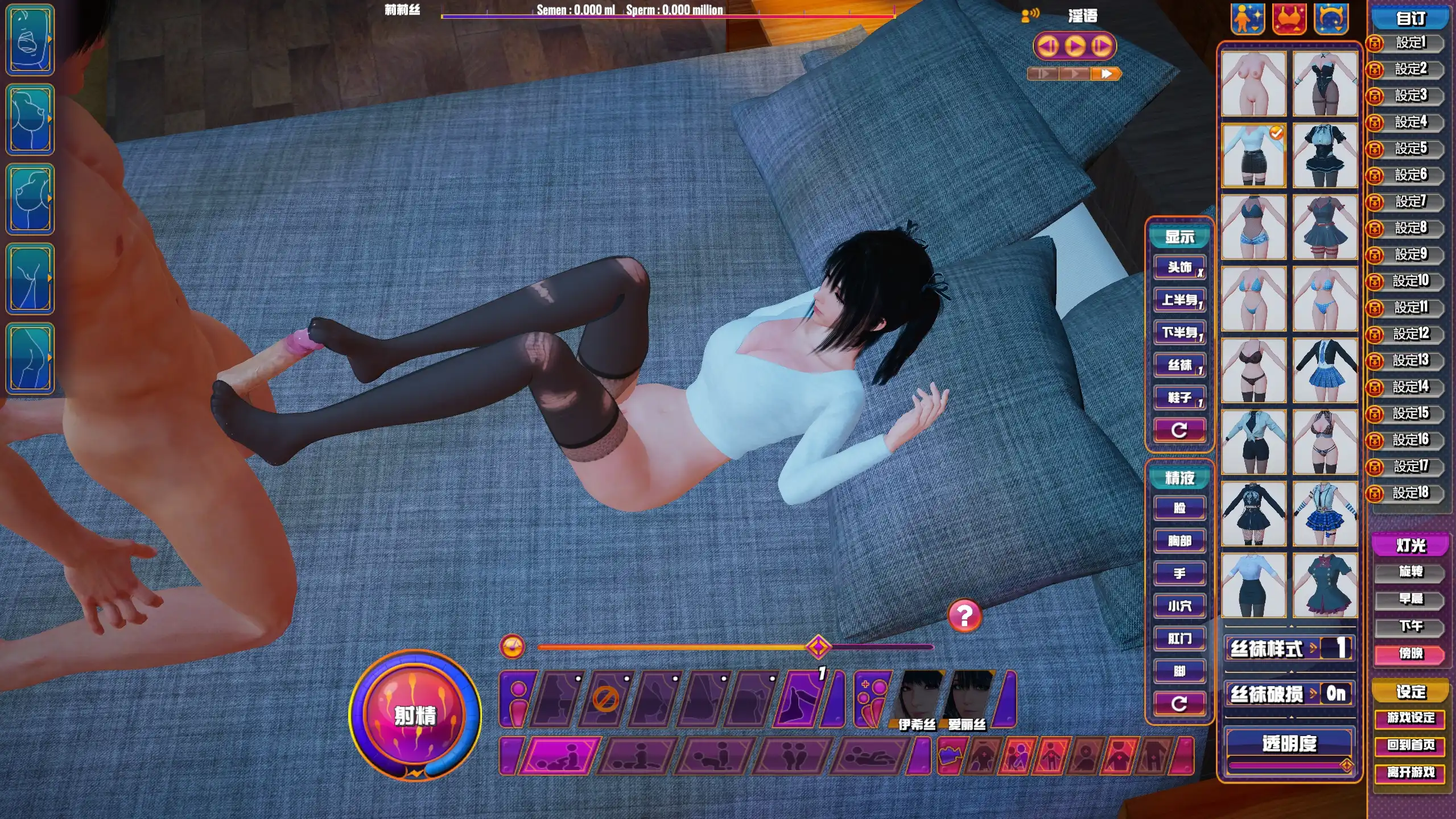Image resolution: width=1456 pixels, height=819 pixels.
Task: Toggle the 丝袜破损 On switch
Action: tap(1335, 694)
